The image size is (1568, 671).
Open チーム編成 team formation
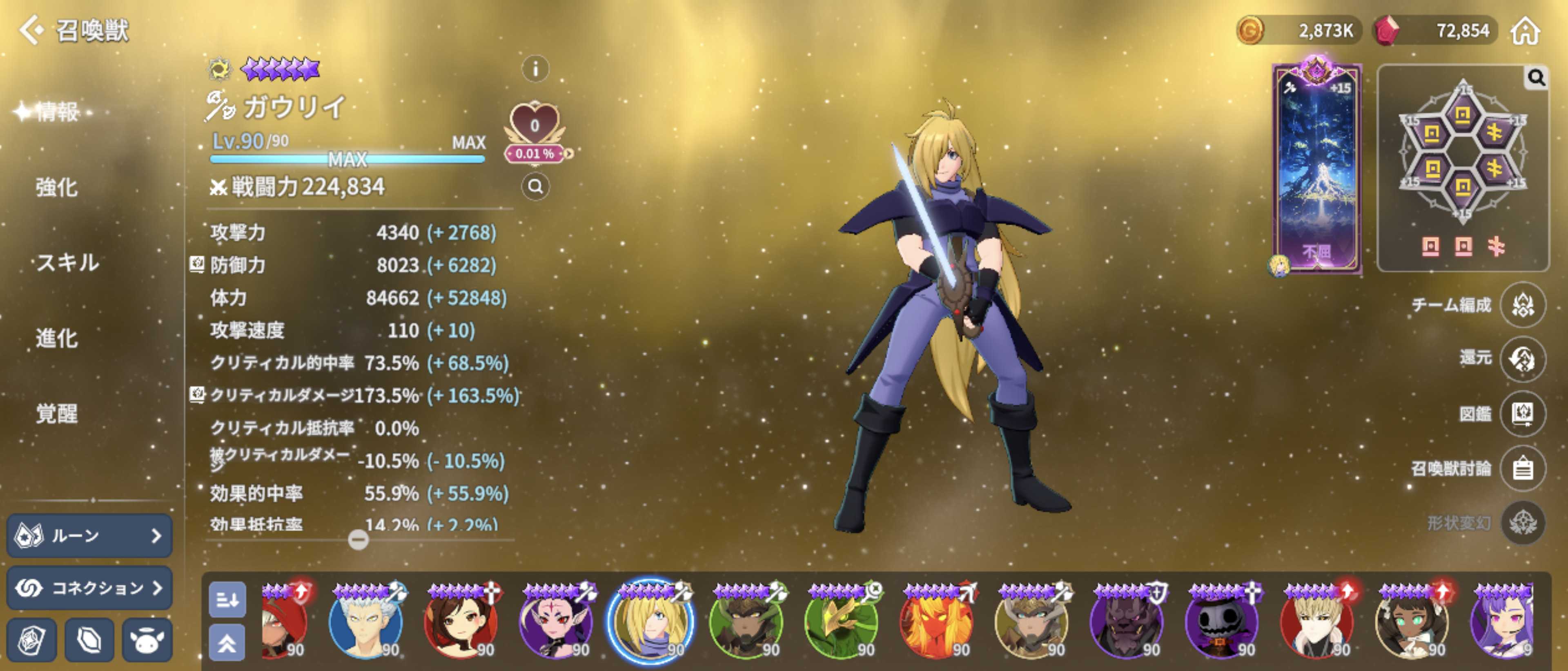[1522, 305]
